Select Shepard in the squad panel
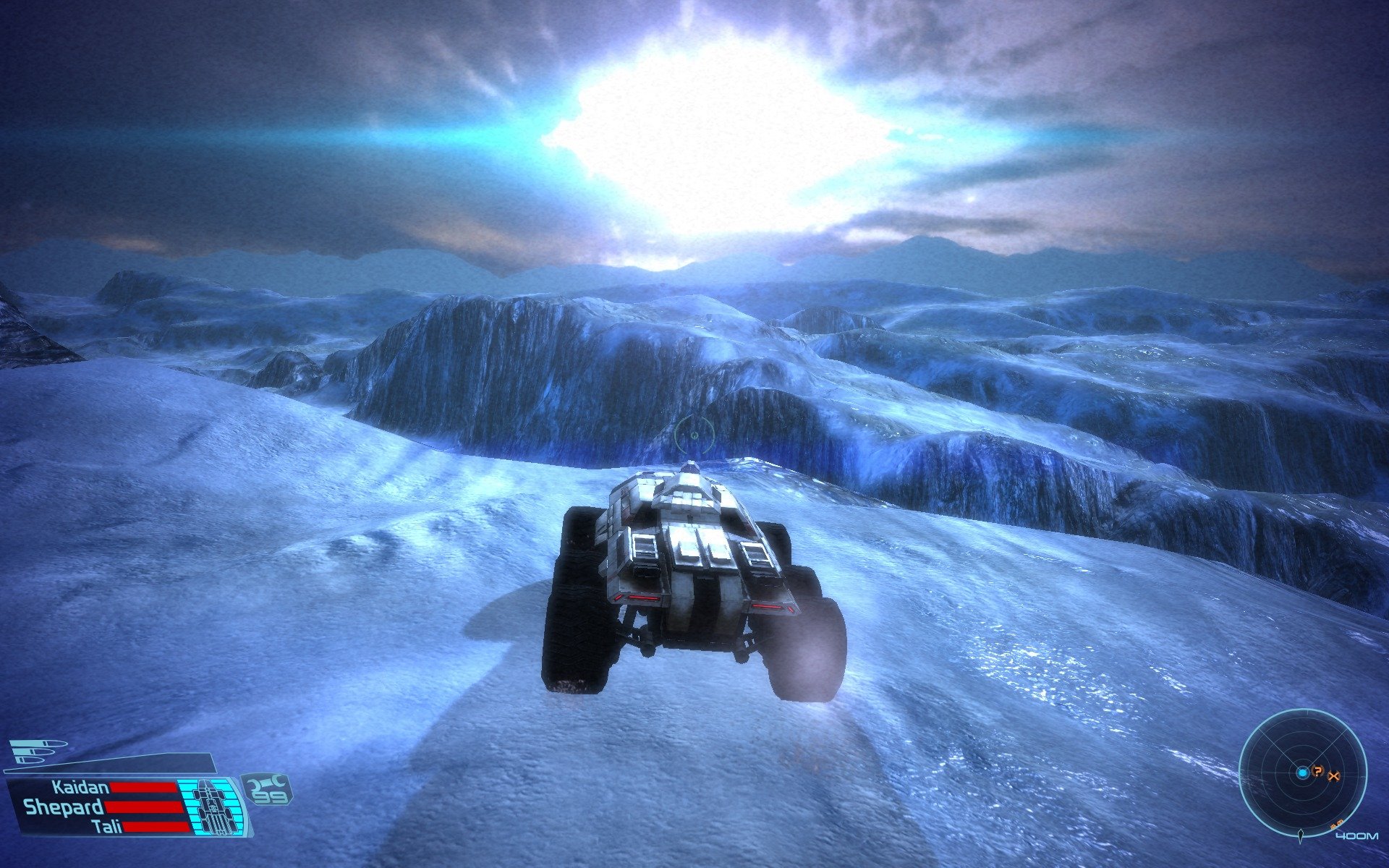This screenshot has height=868, width=1389. tap(63, 807)
